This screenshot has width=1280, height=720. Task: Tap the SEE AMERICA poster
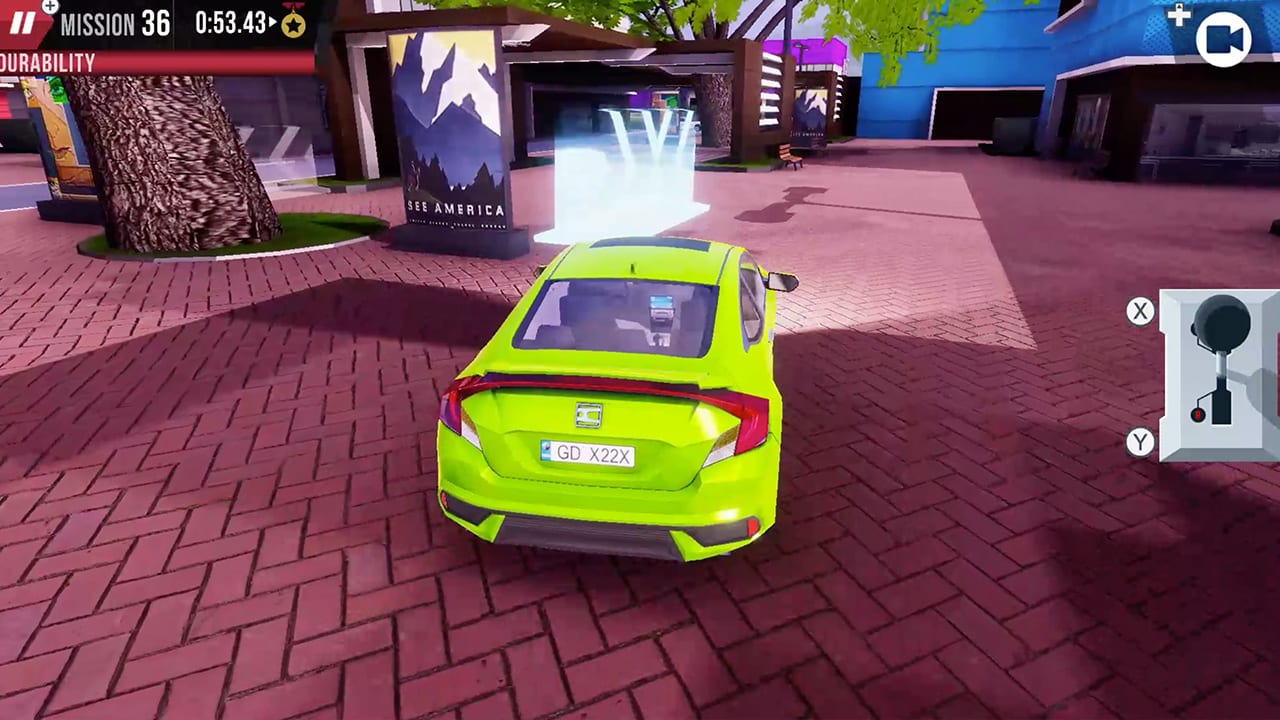point(449,130)
